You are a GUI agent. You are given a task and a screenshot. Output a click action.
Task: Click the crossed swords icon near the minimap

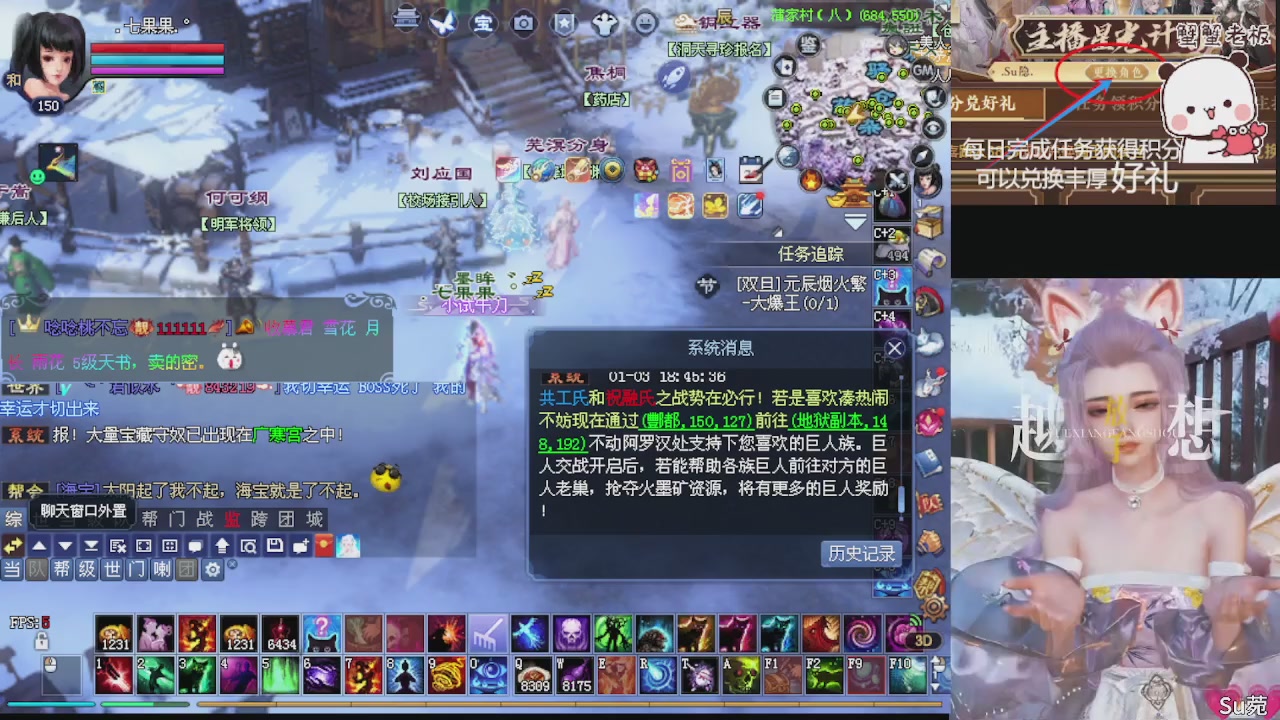pos(895,180)
